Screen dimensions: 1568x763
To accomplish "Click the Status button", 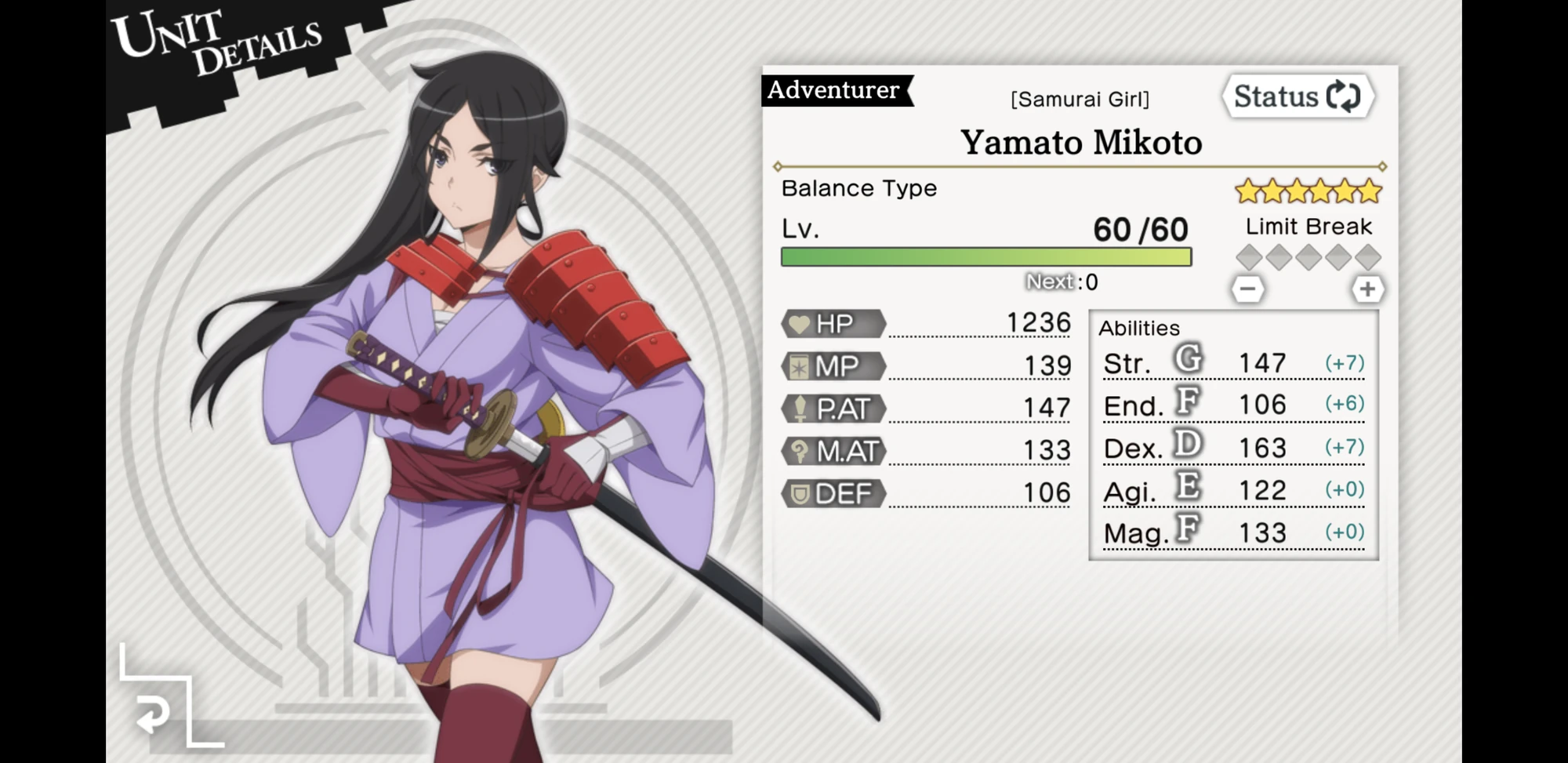I will point(1298,96).
